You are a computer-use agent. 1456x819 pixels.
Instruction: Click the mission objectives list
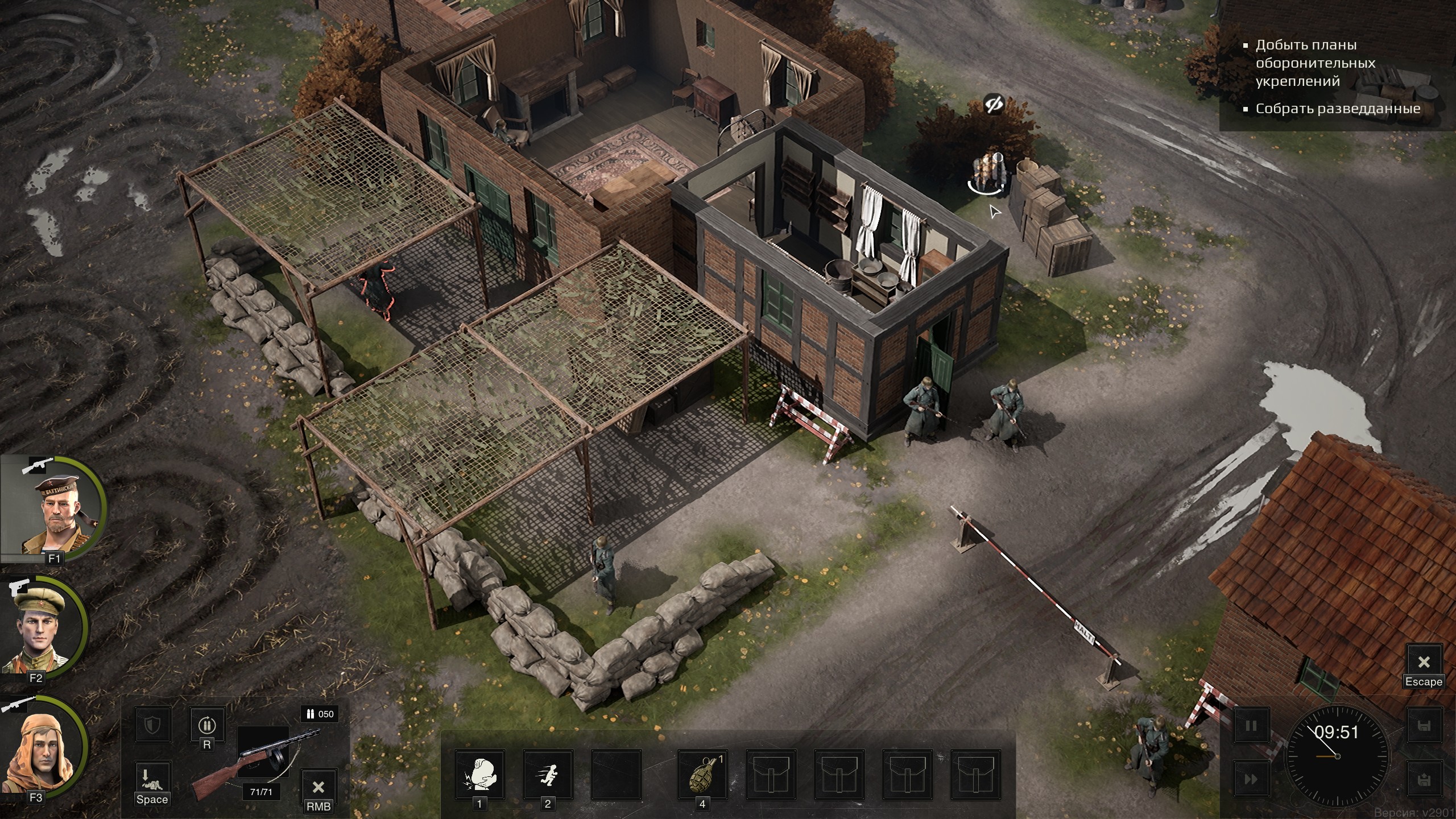coord(1337,77)
